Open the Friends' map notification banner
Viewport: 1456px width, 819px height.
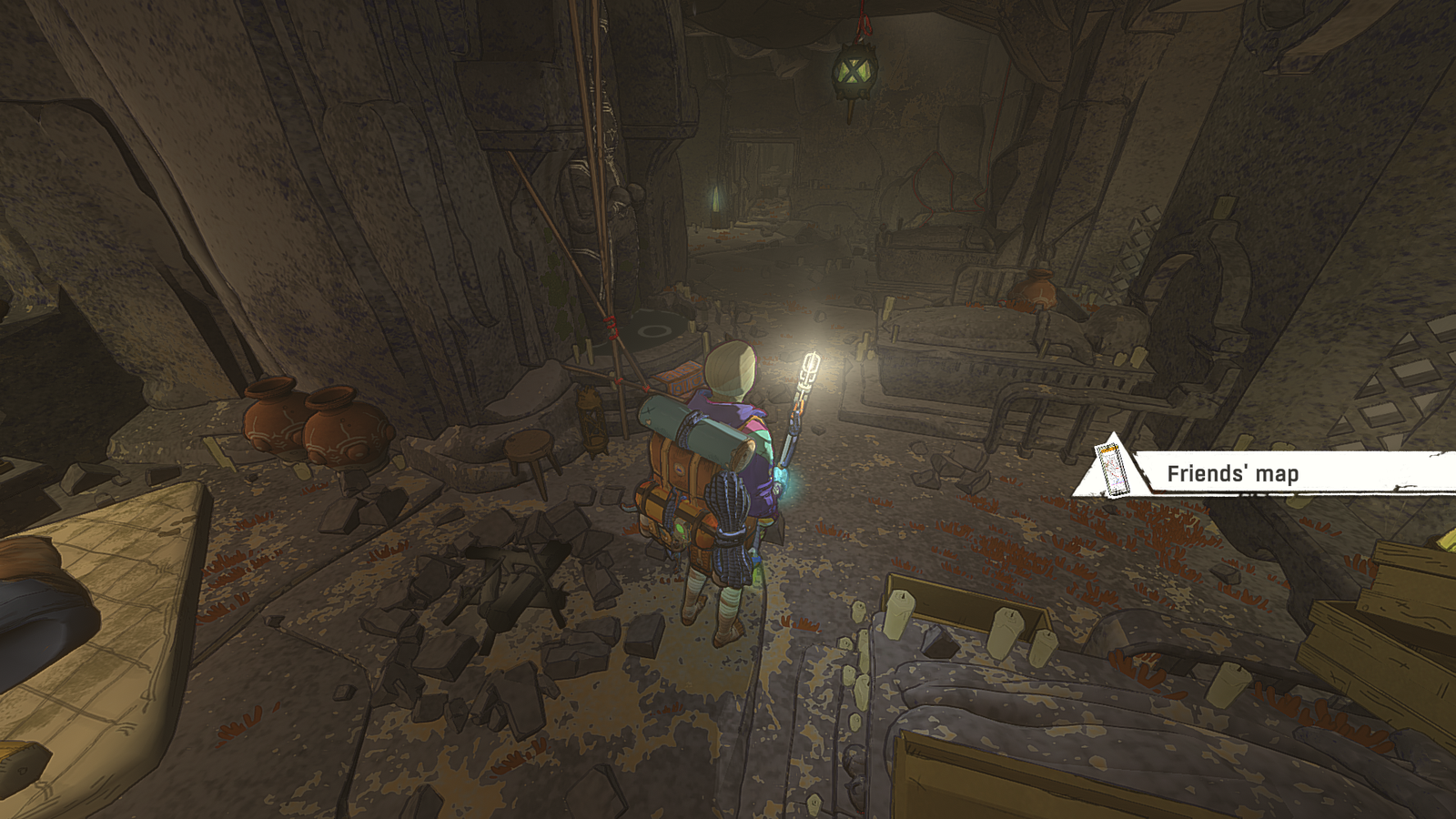(1232, 473)
